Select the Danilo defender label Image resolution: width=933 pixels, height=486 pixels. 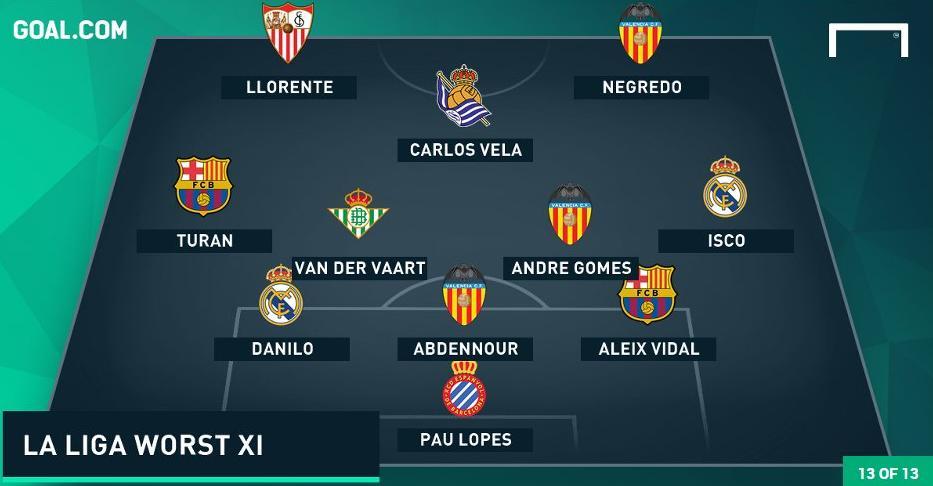pos(281,349)
